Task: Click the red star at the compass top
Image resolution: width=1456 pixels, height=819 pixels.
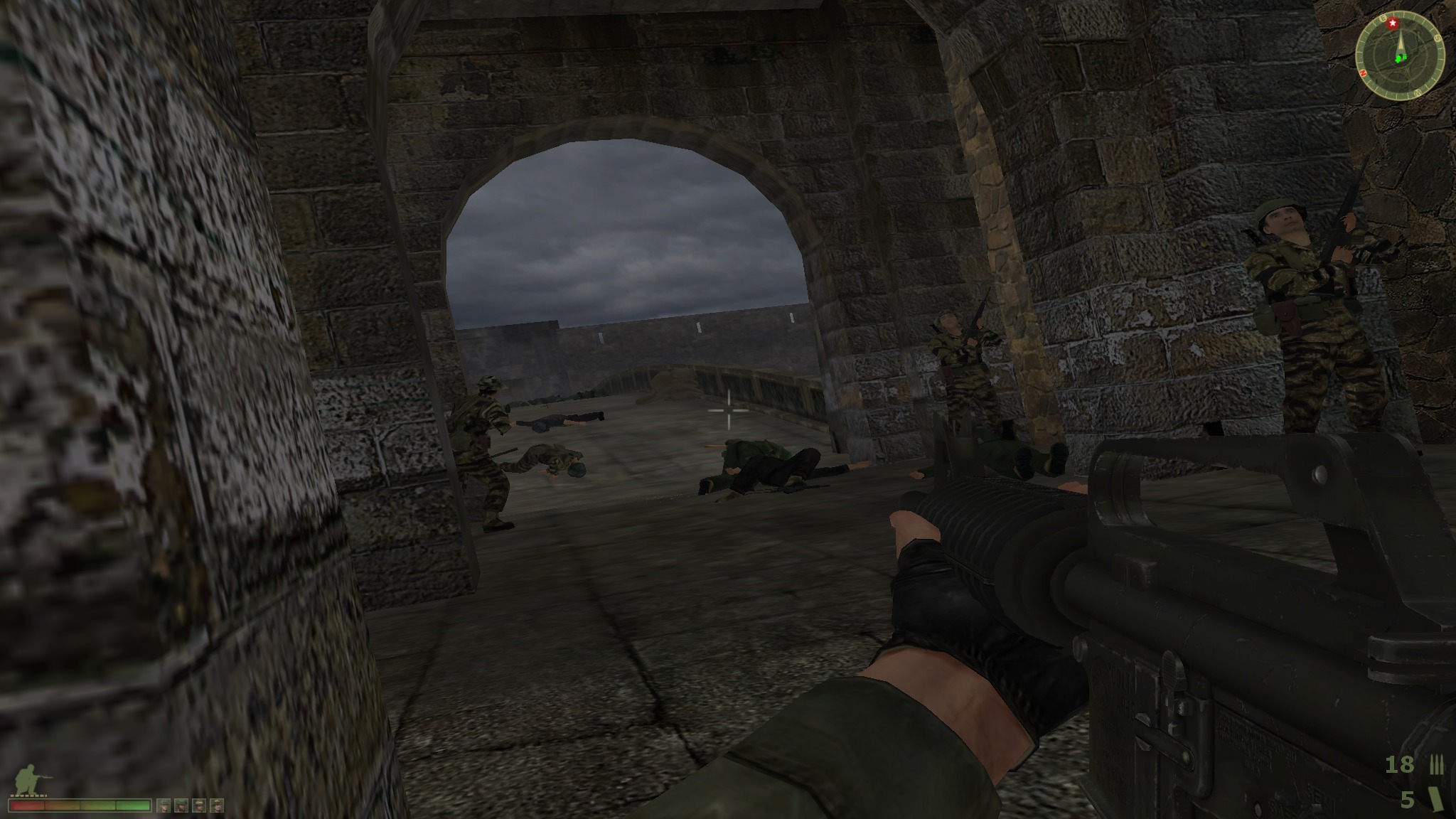Action: (1393, 23)
